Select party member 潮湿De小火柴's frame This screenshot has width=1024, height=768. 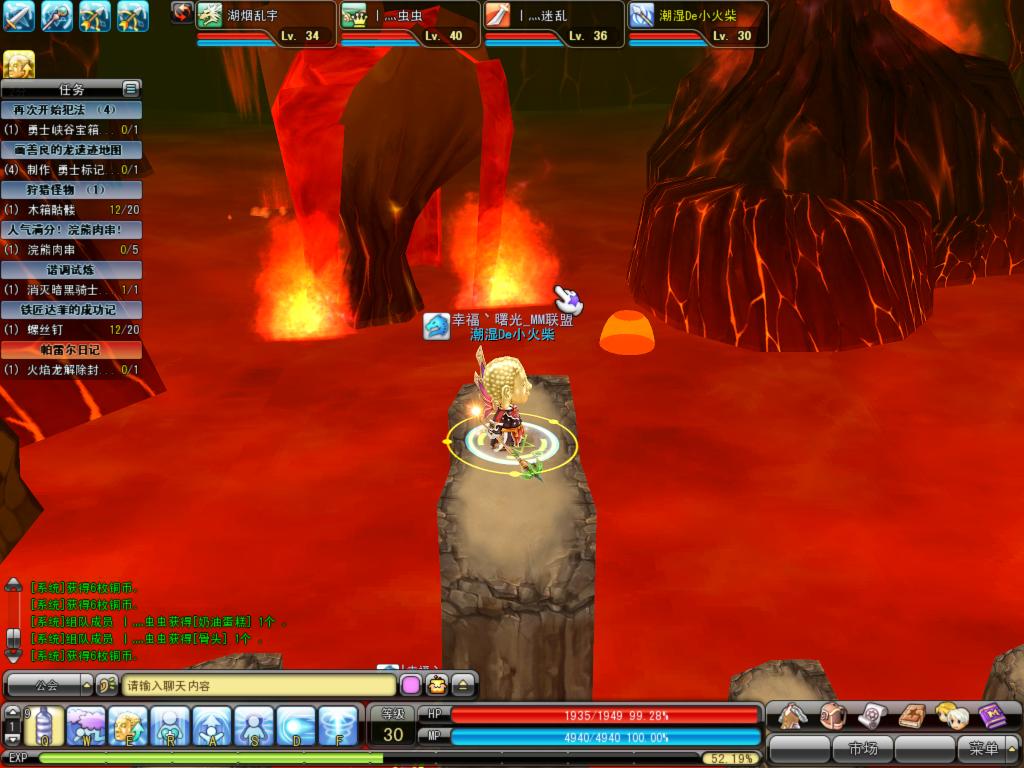[697, 24]
